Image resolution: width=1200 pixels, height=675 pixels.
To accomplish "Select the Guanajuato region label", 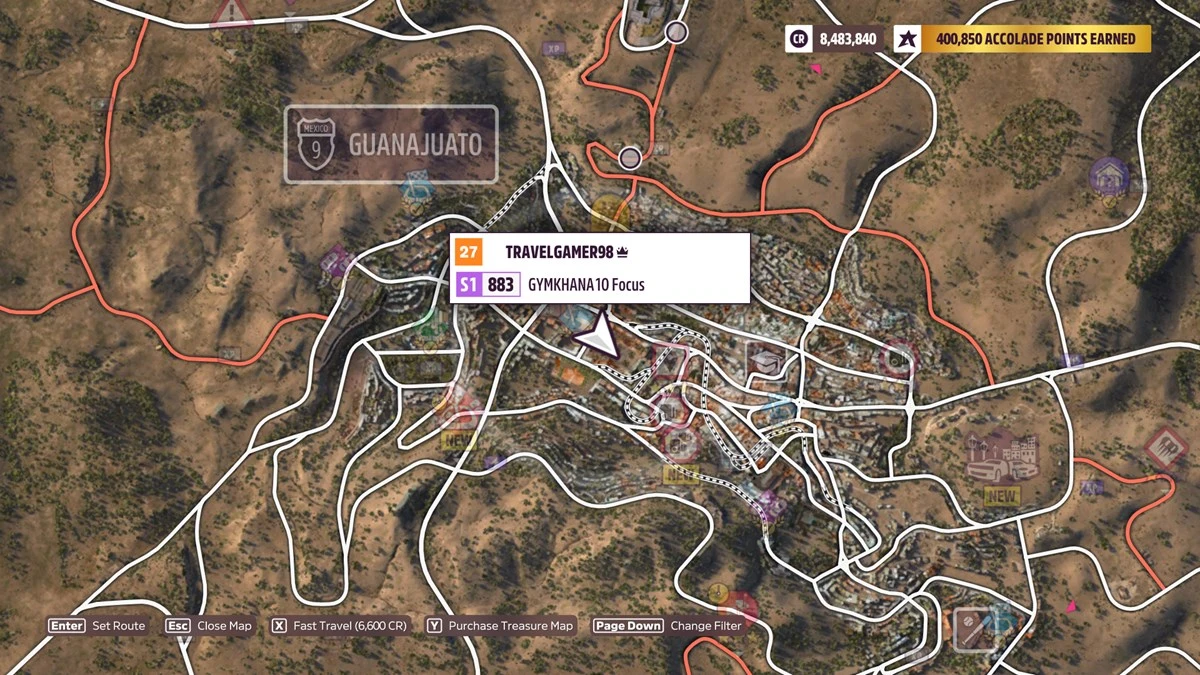I will coord(391,145).
